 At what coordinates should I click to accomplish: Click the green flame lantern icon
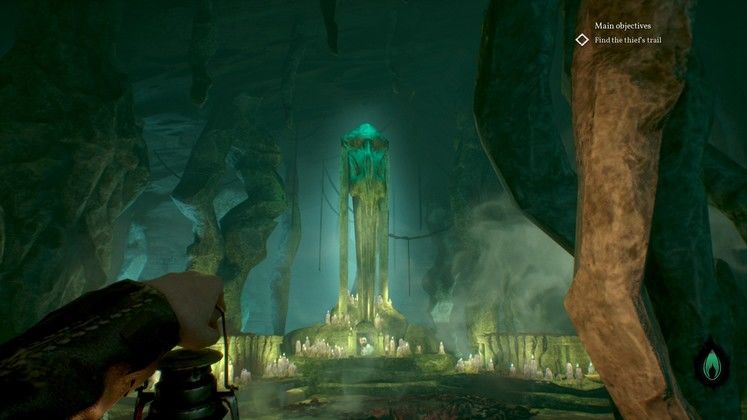point(711,362)
